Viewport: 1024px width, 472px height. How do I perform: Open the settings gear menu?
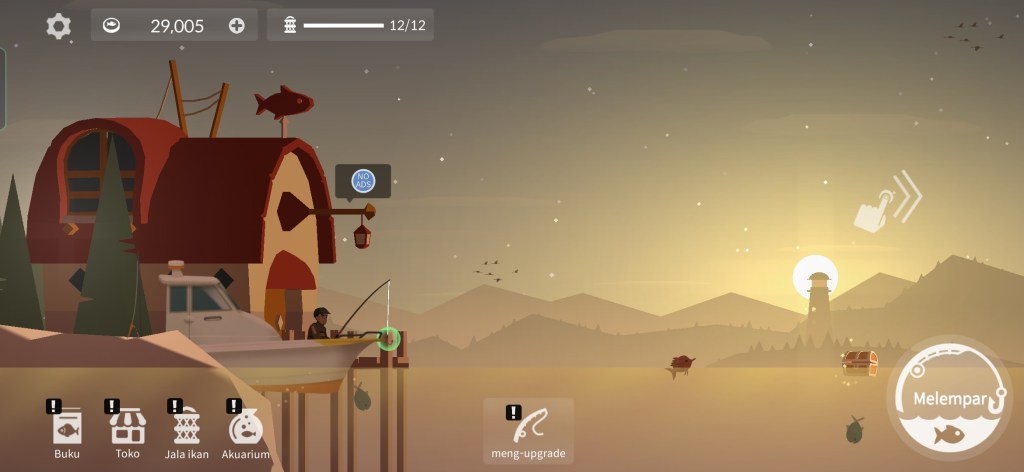click(x=59, y=26)
